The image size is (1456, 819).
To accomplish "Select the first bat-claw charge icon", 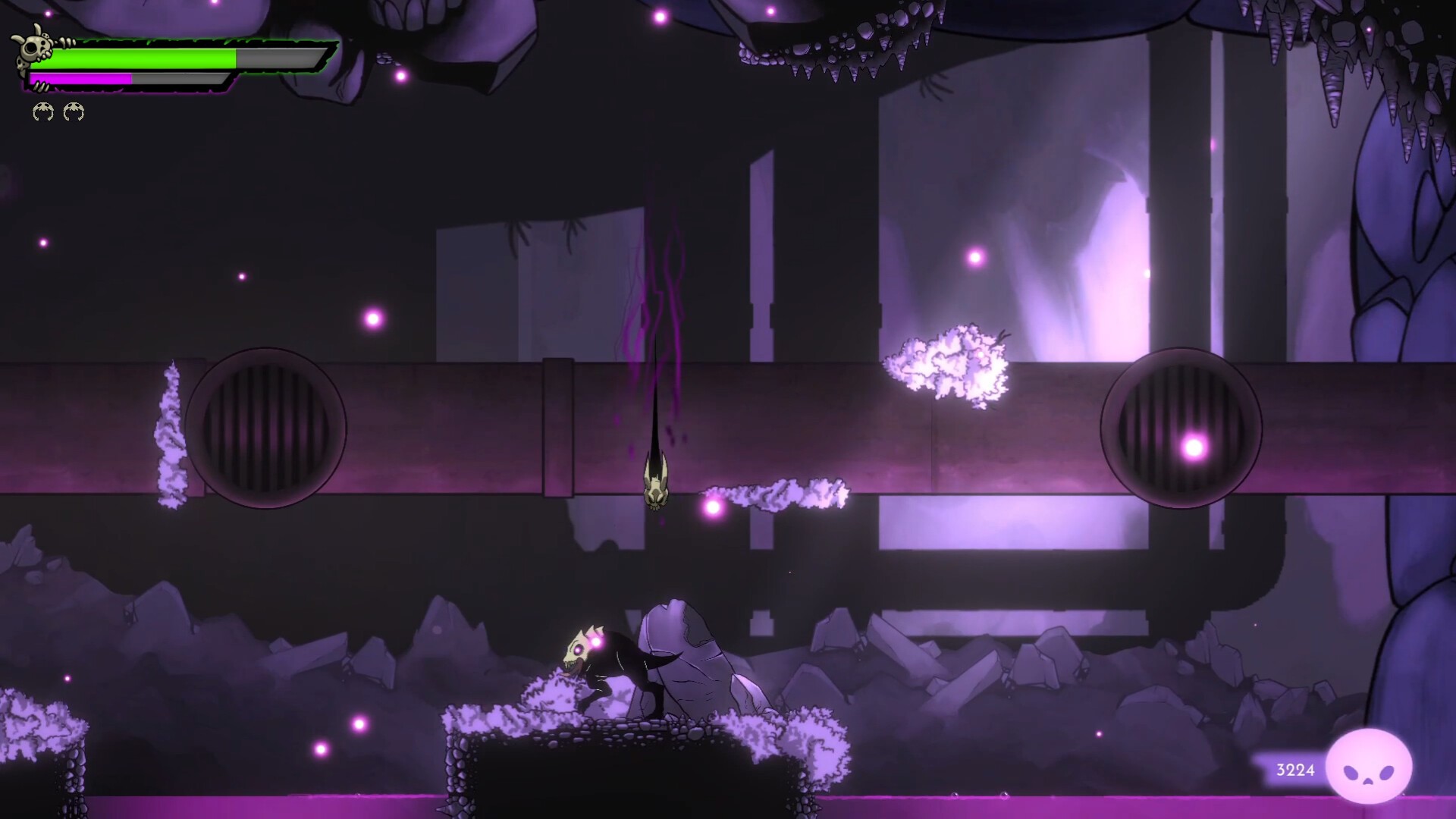I will 42,111.
